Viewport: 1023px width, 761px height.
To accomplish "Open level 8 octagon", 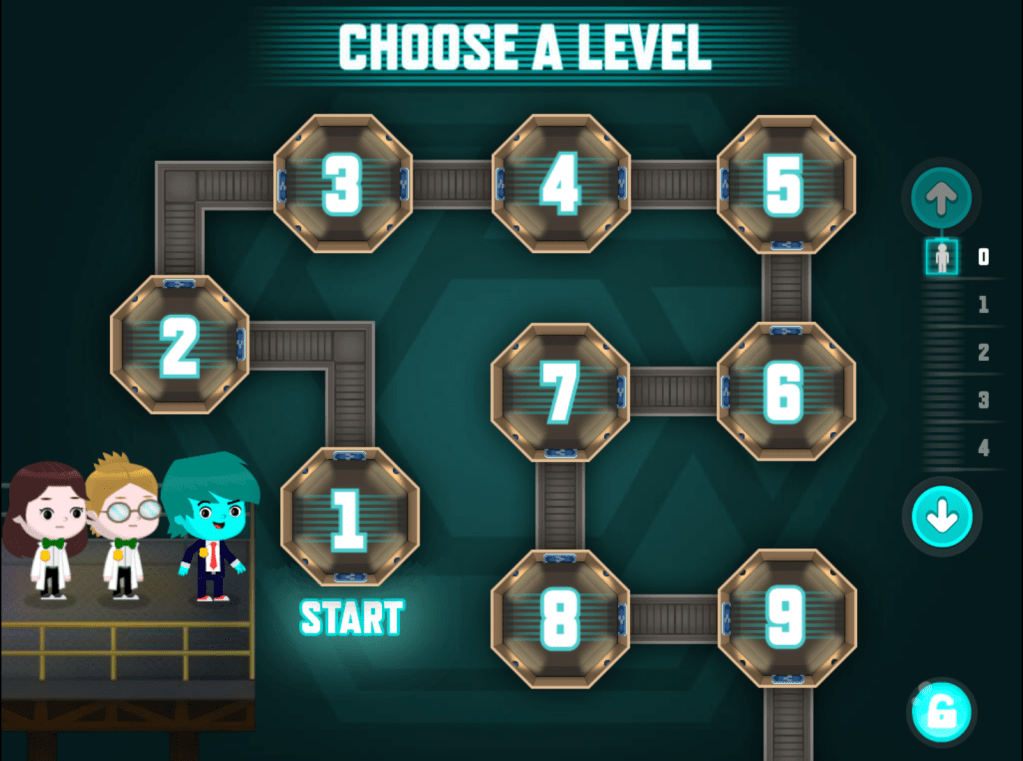I will [559, 618].
